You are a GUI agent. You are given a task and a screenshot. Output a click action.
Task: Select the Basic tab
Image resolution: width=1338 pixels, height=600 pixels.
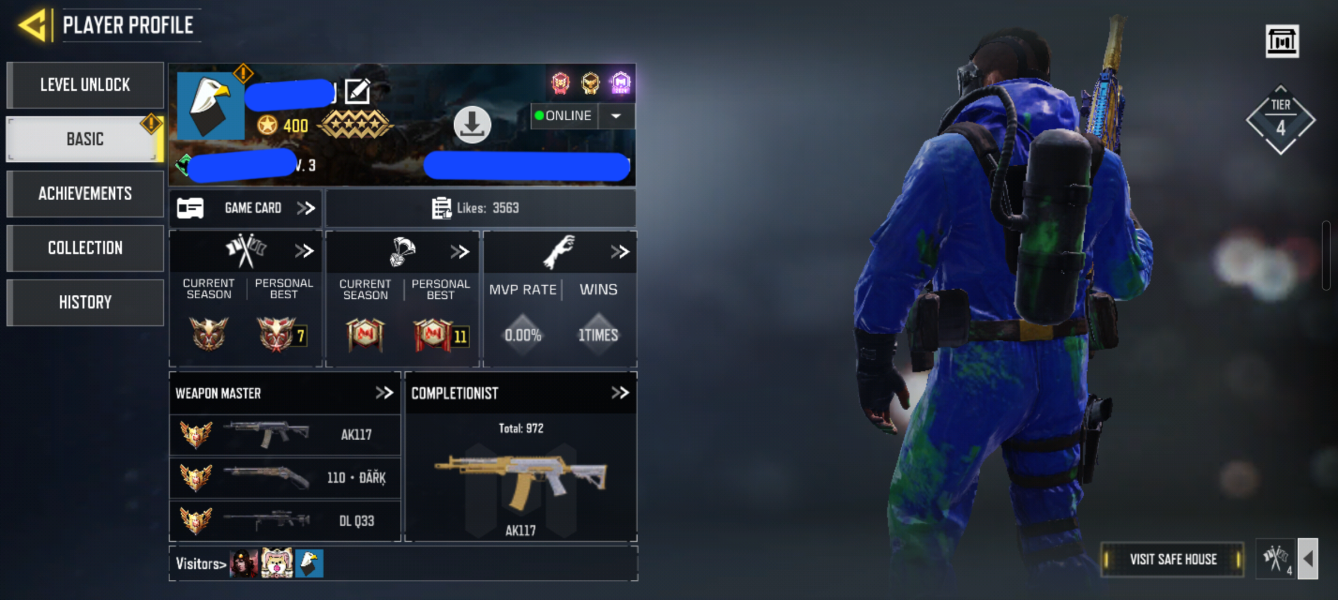(85, 139)
